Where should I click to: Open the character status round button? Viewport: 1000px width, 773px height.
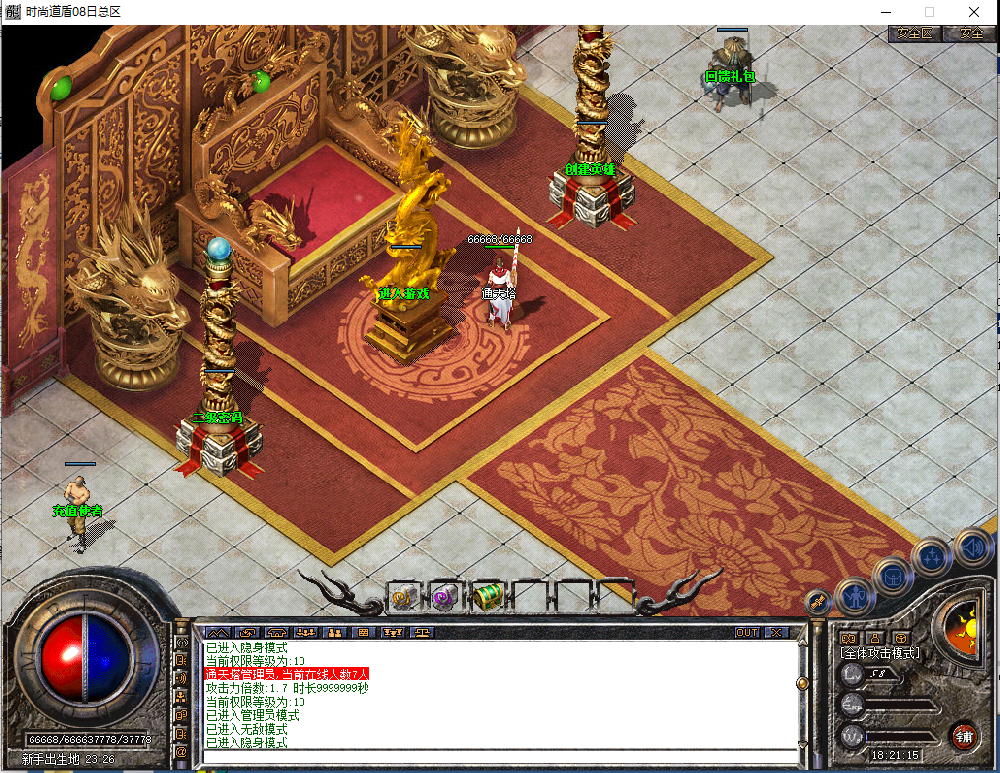tap(855, 598)
